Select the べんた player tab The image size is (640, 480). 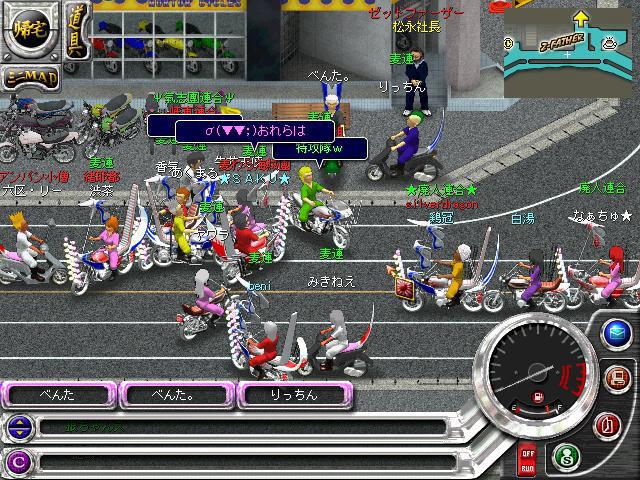[x=58, y=395]
